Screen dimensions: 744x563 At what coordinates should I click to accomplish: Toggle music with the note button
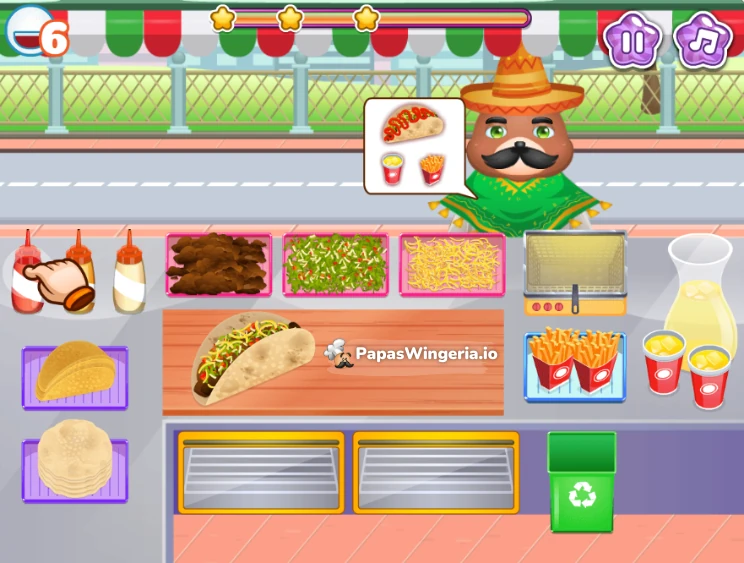tap(703, 41)
